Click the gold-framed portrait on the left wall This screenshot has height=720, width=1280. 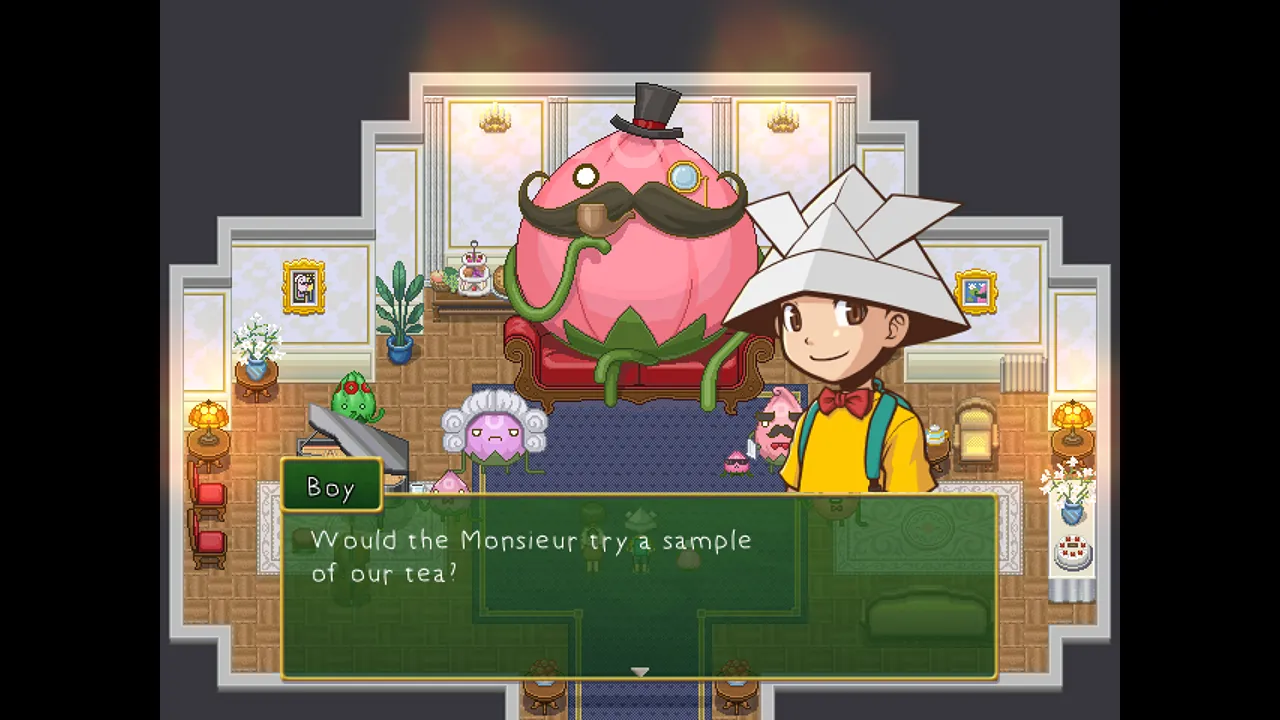303,285
